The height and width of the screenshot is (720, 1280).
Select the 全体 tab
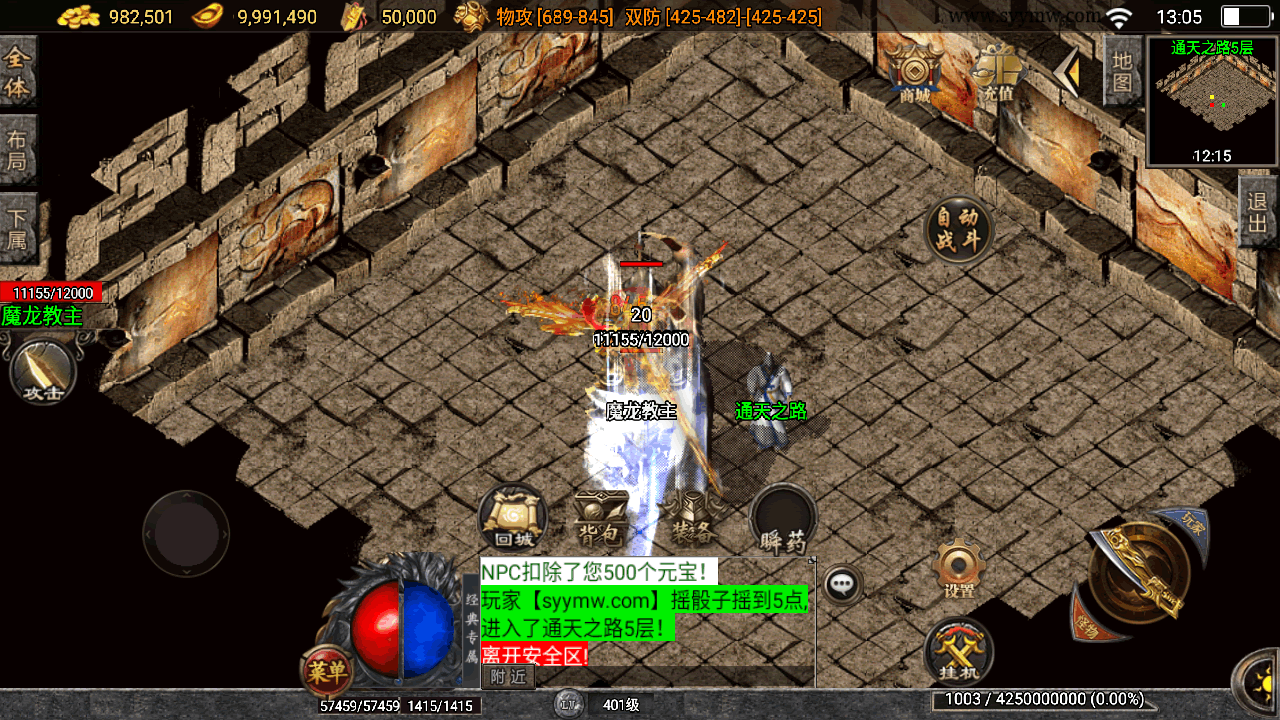click(18, 72)
